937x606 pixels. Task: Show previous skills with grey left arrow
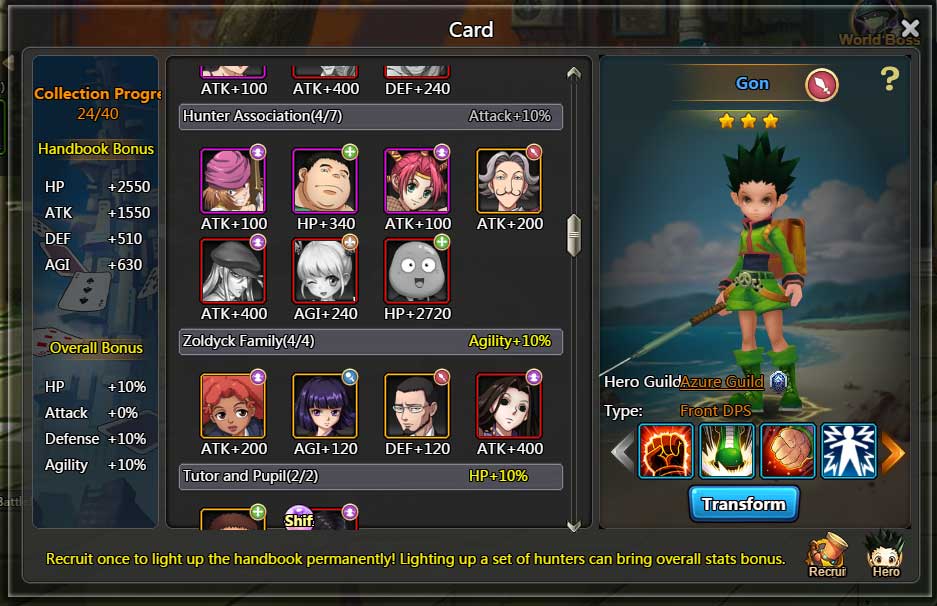tap(622, 452)
